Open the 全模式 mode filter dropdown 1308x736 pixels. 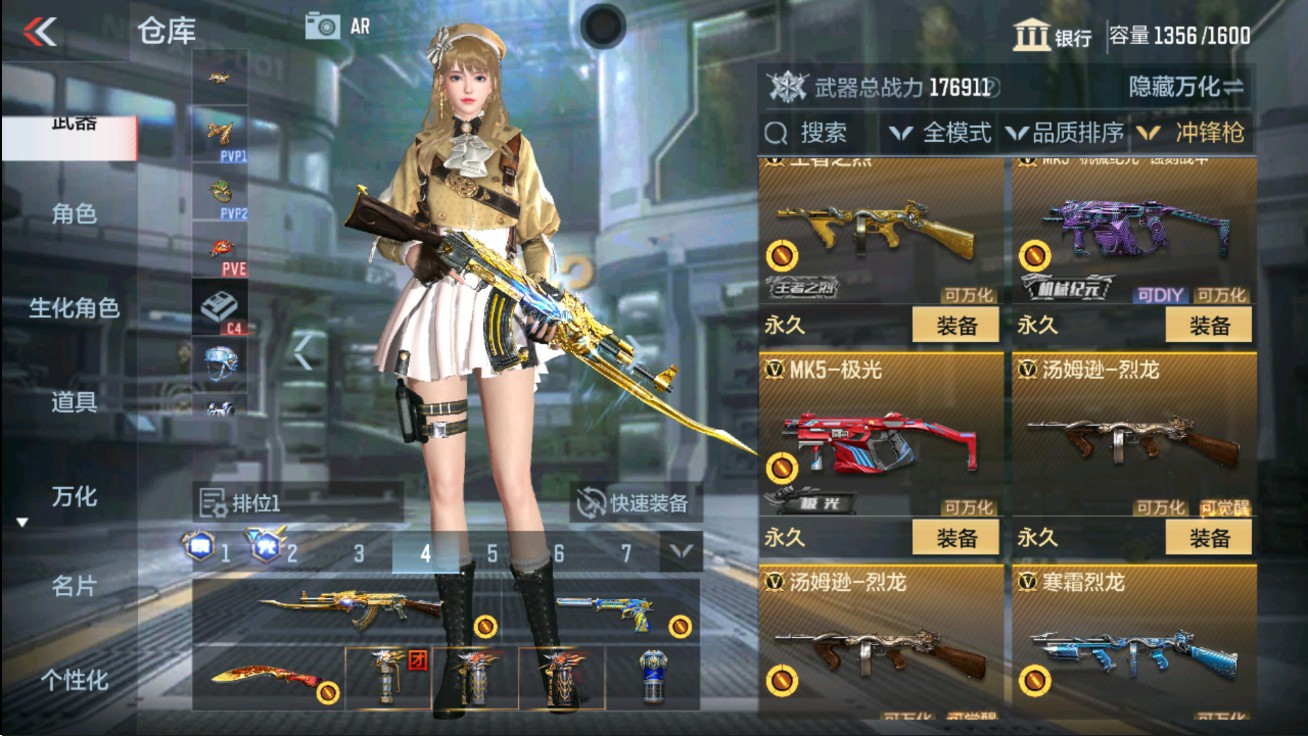point(946,132)
